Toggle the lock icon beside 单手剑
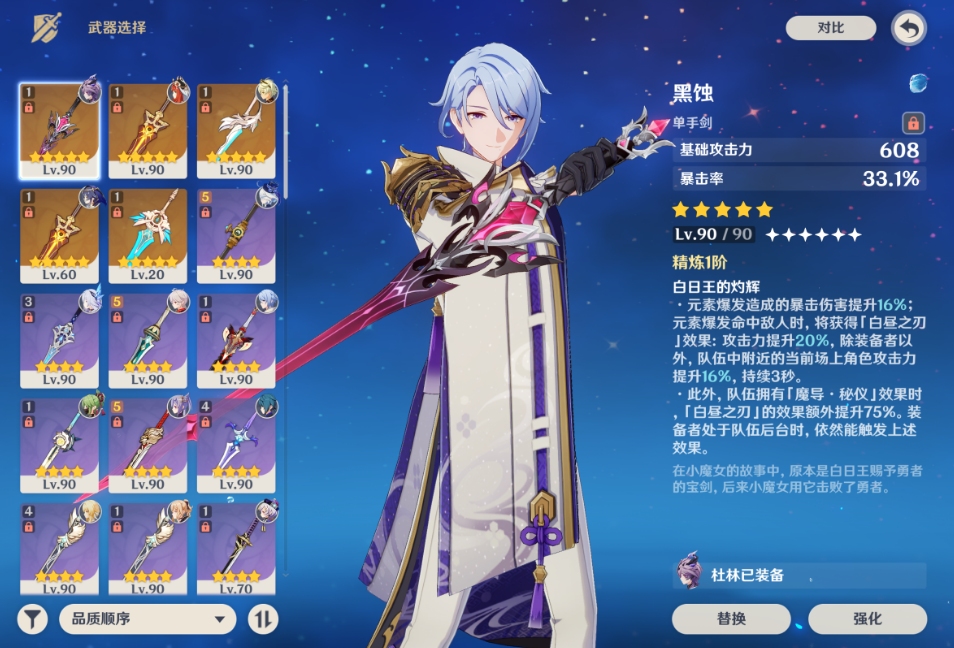Screen dimensions: 954x648 click(x=912, y=123)
